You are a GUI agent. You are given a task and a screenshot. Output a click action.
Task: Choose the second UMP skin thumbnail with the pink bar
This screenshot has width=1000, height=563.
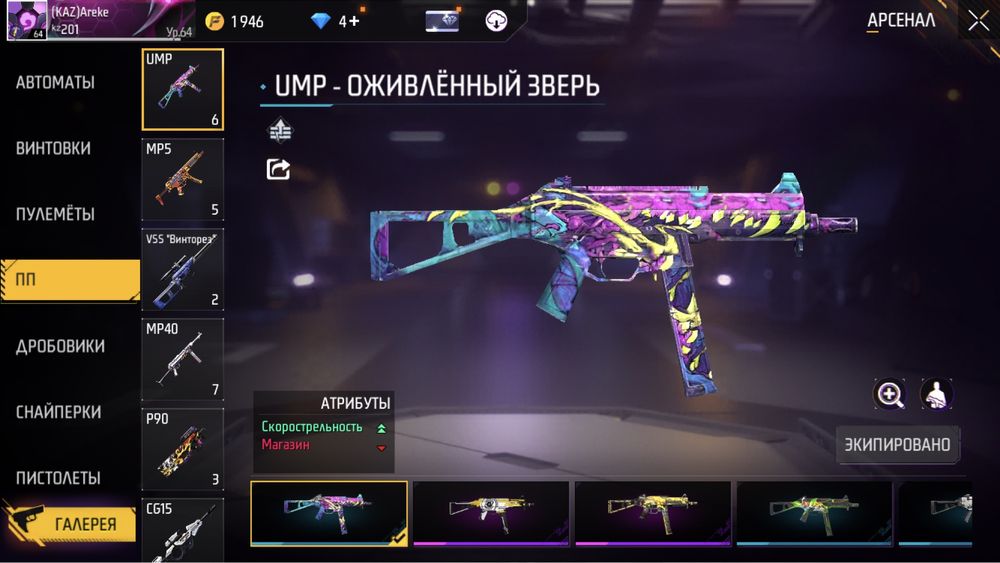pos(491,514)
